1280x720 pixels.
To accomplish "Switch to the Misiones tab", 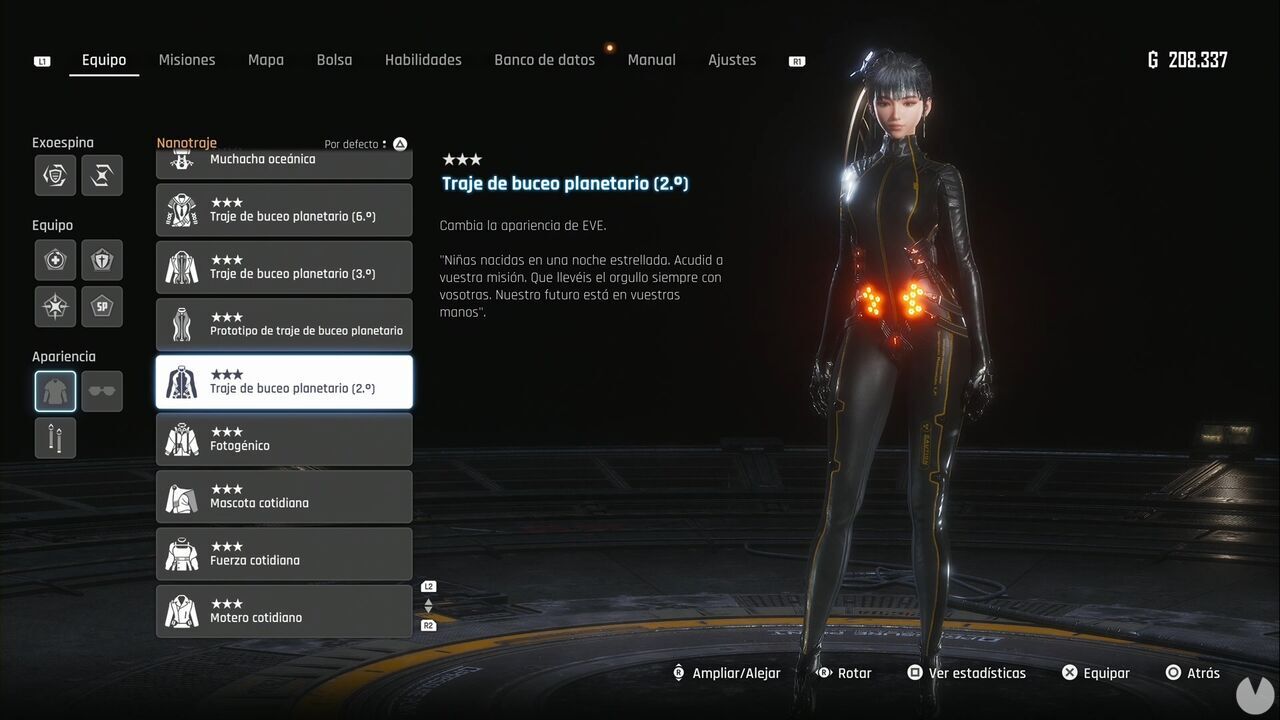I will click(x=187, y=60).
